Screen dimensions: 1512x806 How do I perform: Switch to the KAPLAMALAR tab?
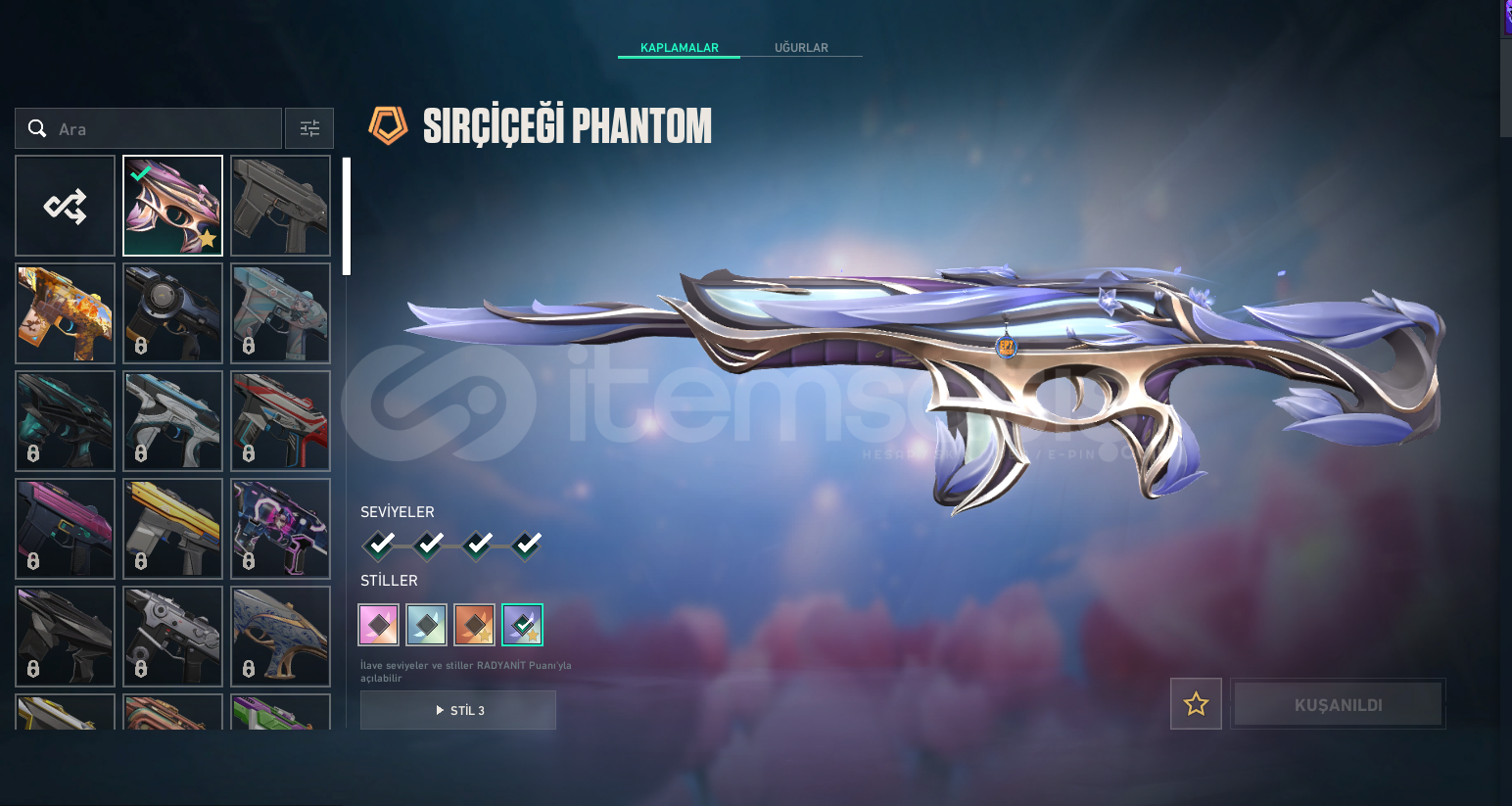point(679,47)
